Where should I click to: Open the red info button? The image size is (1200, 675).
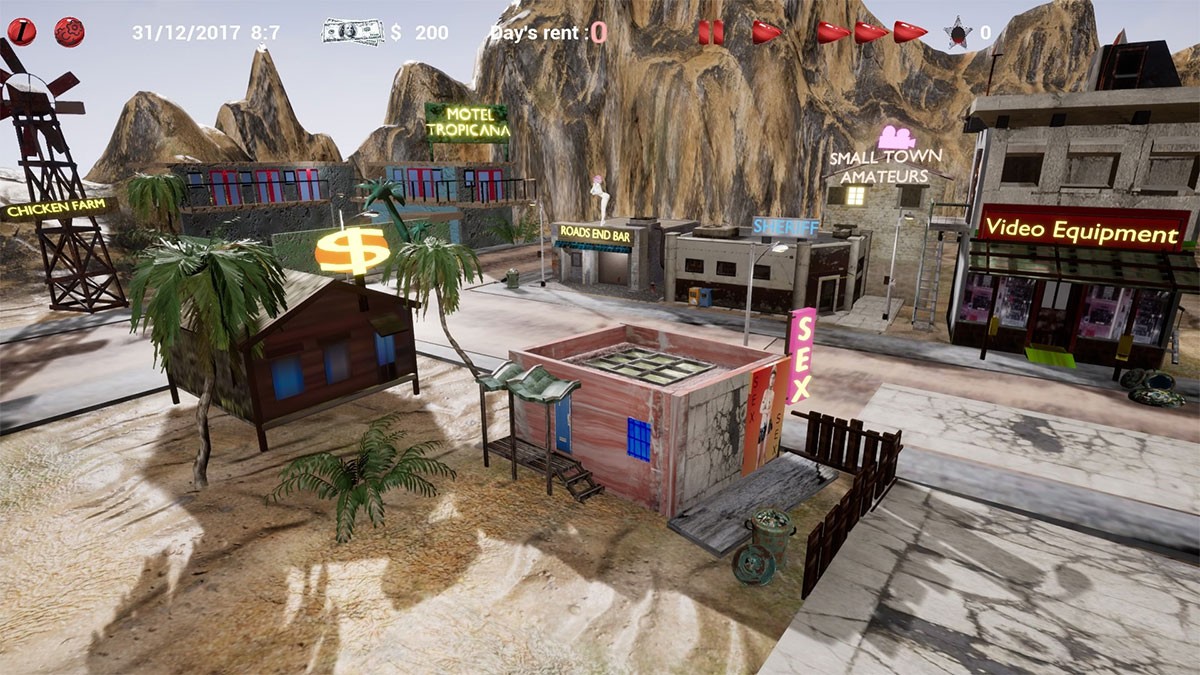click(x=21, y=32)
